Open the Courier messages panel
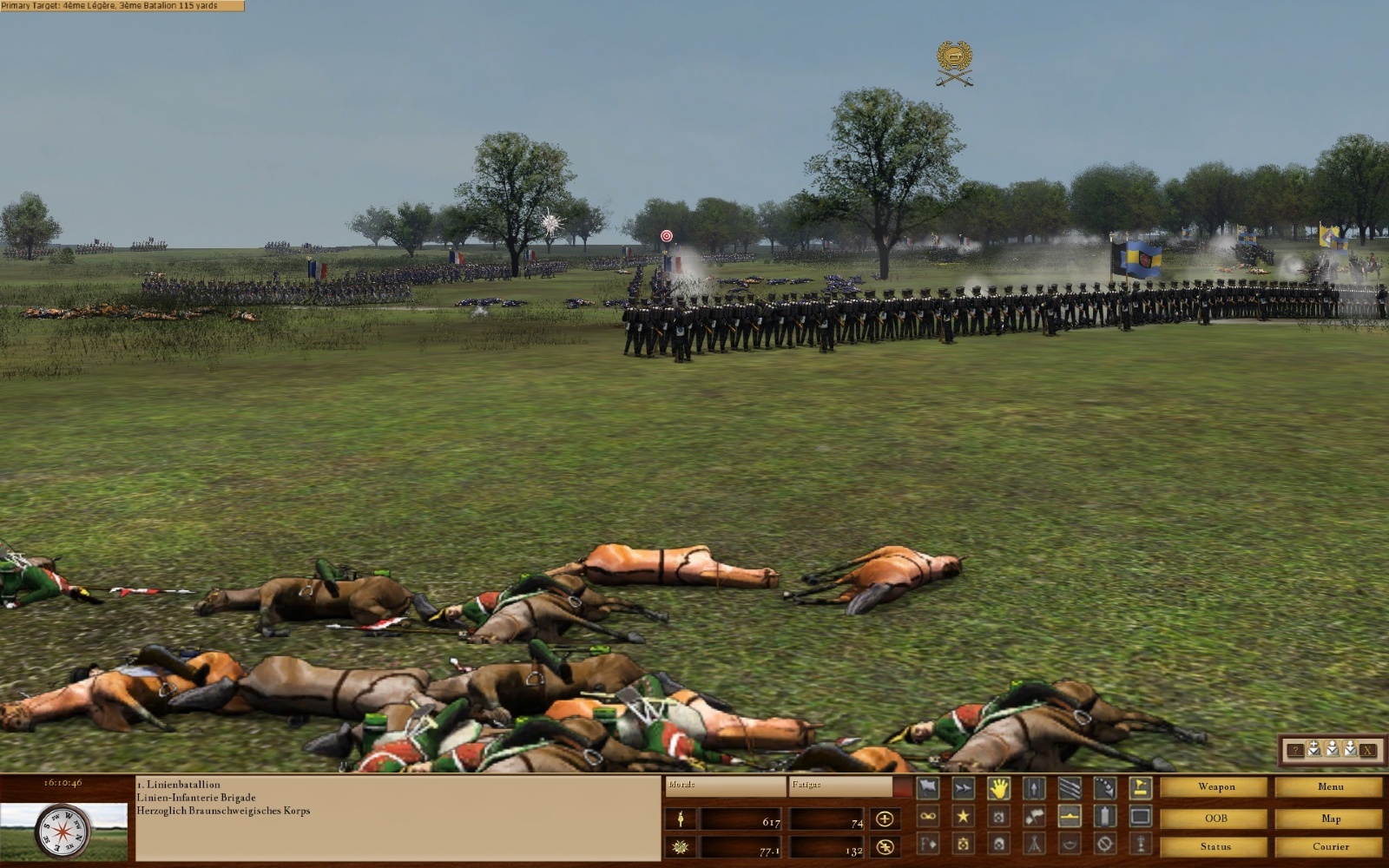This screenshot has height=868, width=1389. (1330, 846)
